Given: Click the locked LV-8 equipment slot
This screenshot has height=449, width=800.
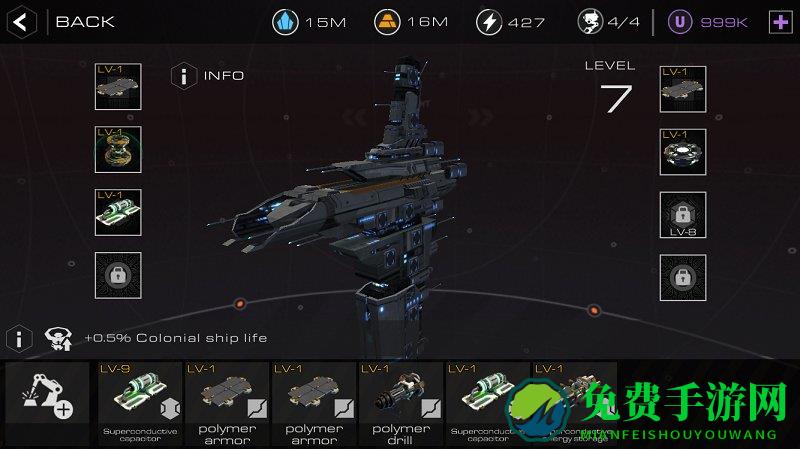Looking at the screenshot, I should (x=683, y=215).
